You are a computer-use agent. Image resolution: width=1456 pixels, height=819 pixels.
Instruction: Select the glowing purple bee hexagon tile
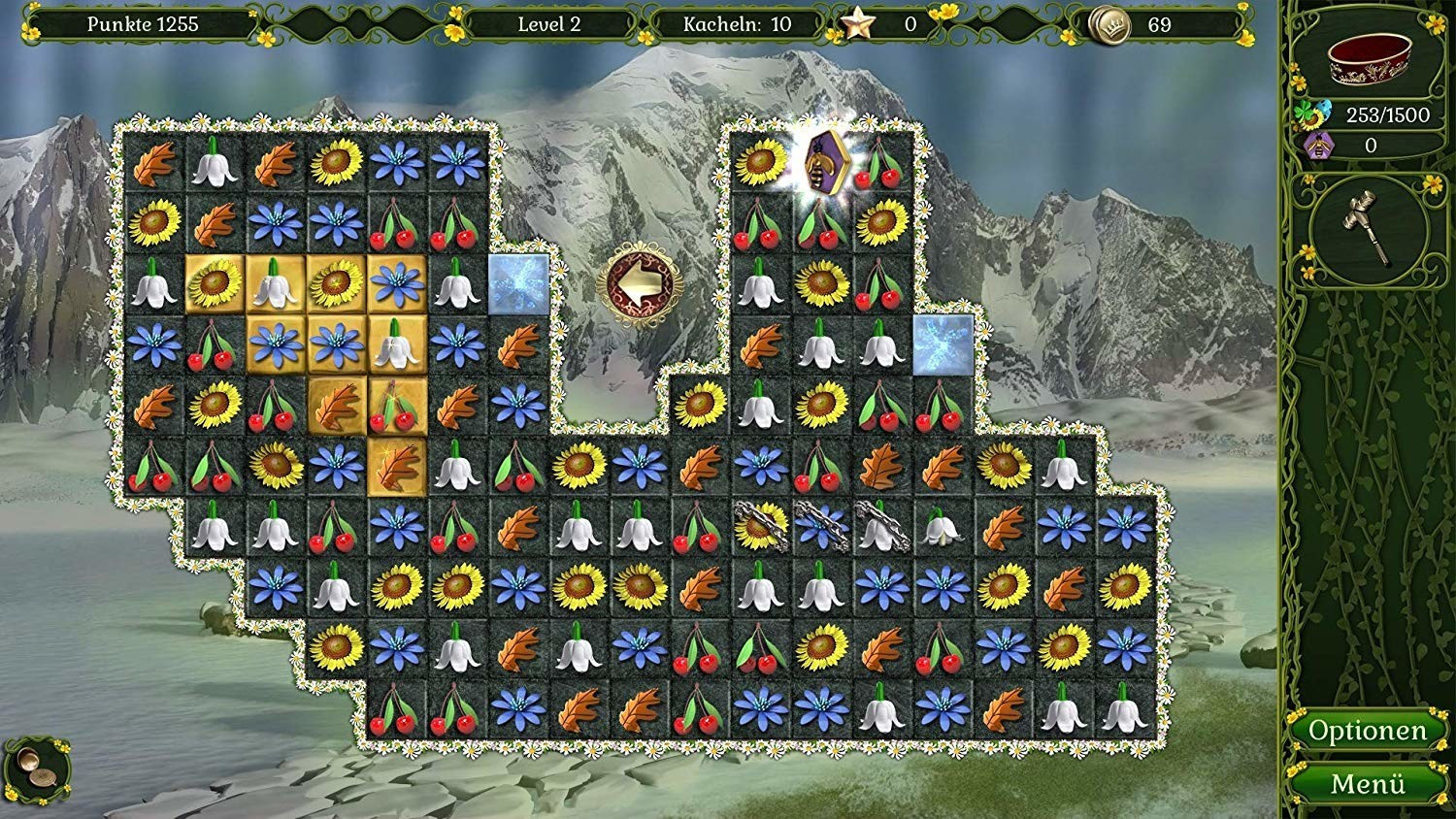click(822, 158)
